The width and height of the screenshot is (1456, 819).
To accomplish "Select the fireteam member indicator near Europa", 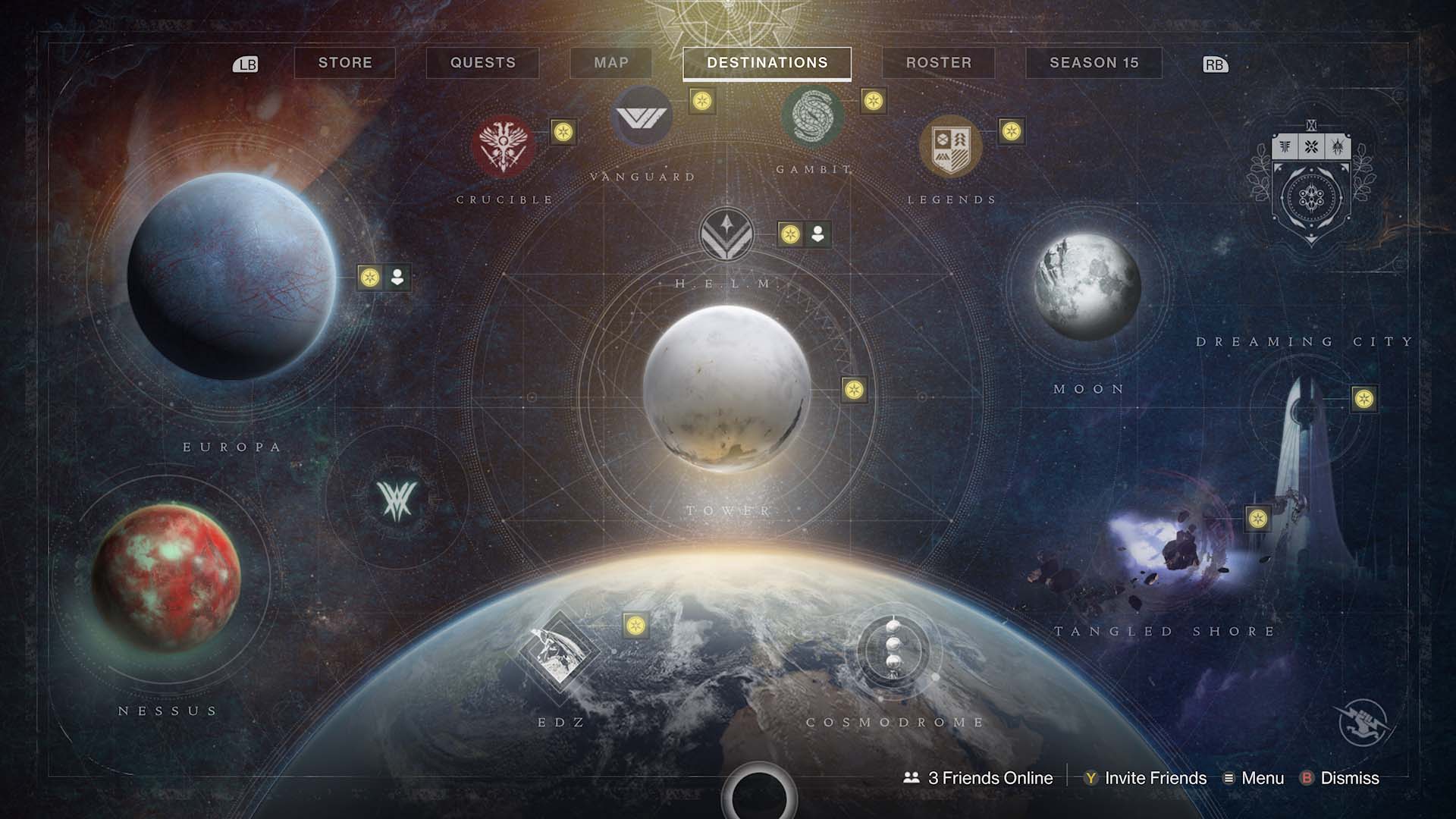I will click(x=395, y=278).
